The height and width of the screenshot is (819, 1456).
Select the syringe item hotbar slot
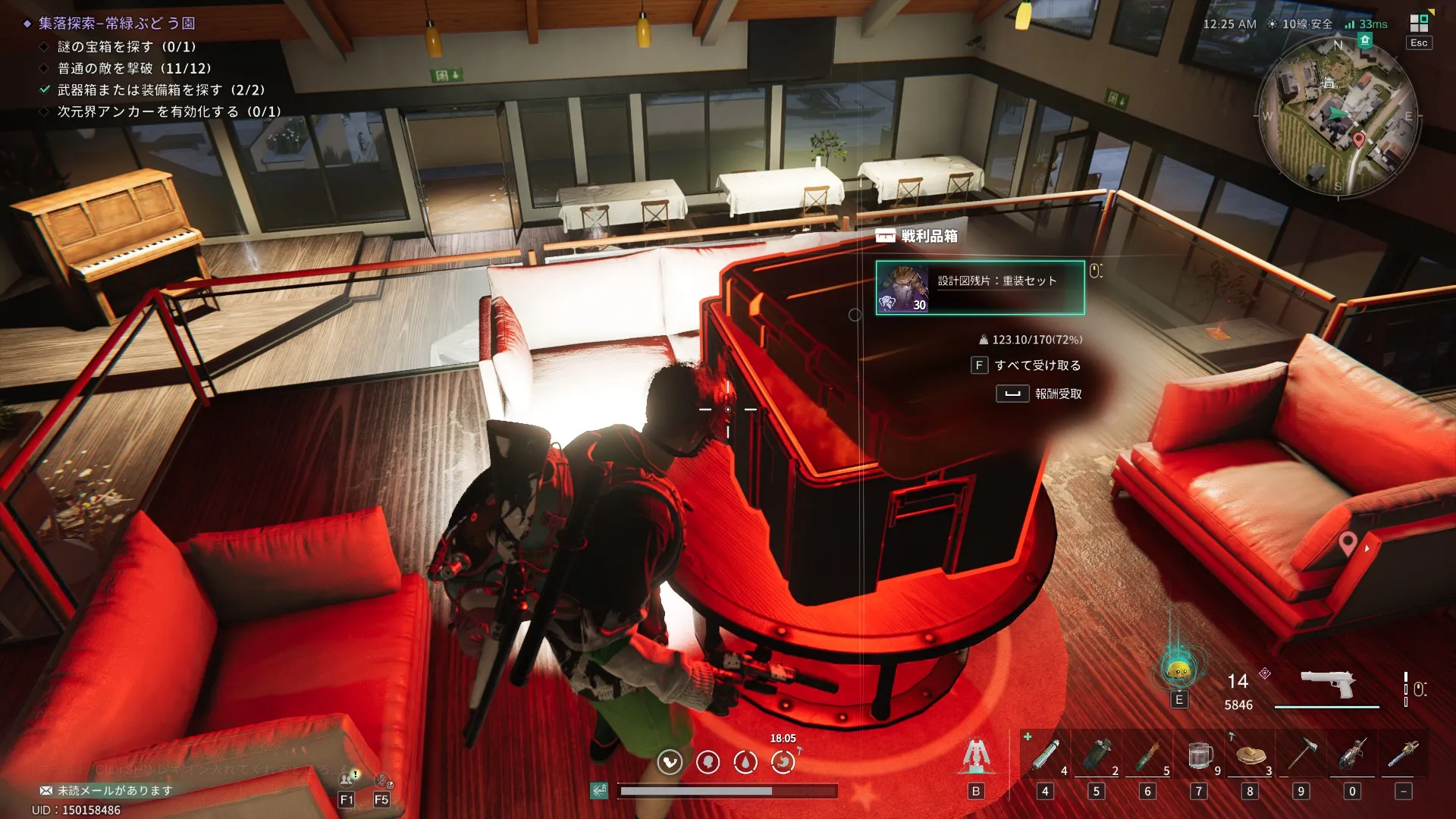coord(1045,755)
